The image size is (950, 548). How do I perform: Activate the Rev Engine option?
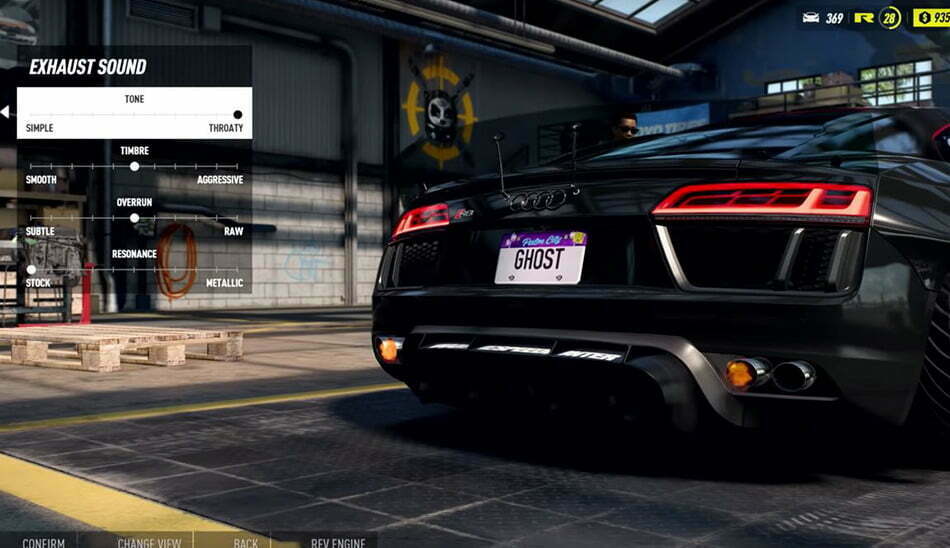pyautogui.click(x=338, y=542)
